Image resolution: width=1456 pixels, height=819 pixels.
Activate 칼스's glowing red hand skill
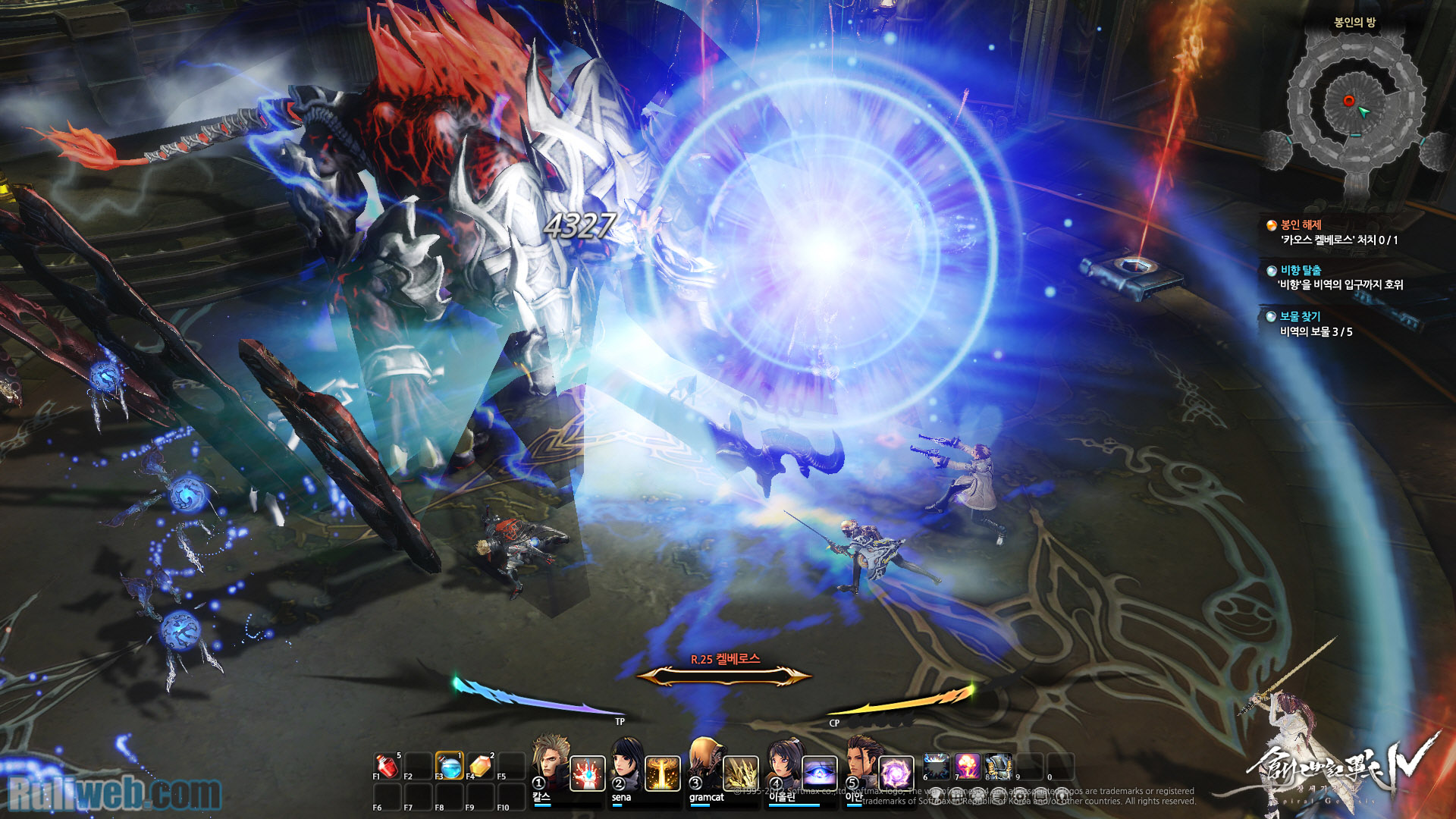[x=587, y=773]
